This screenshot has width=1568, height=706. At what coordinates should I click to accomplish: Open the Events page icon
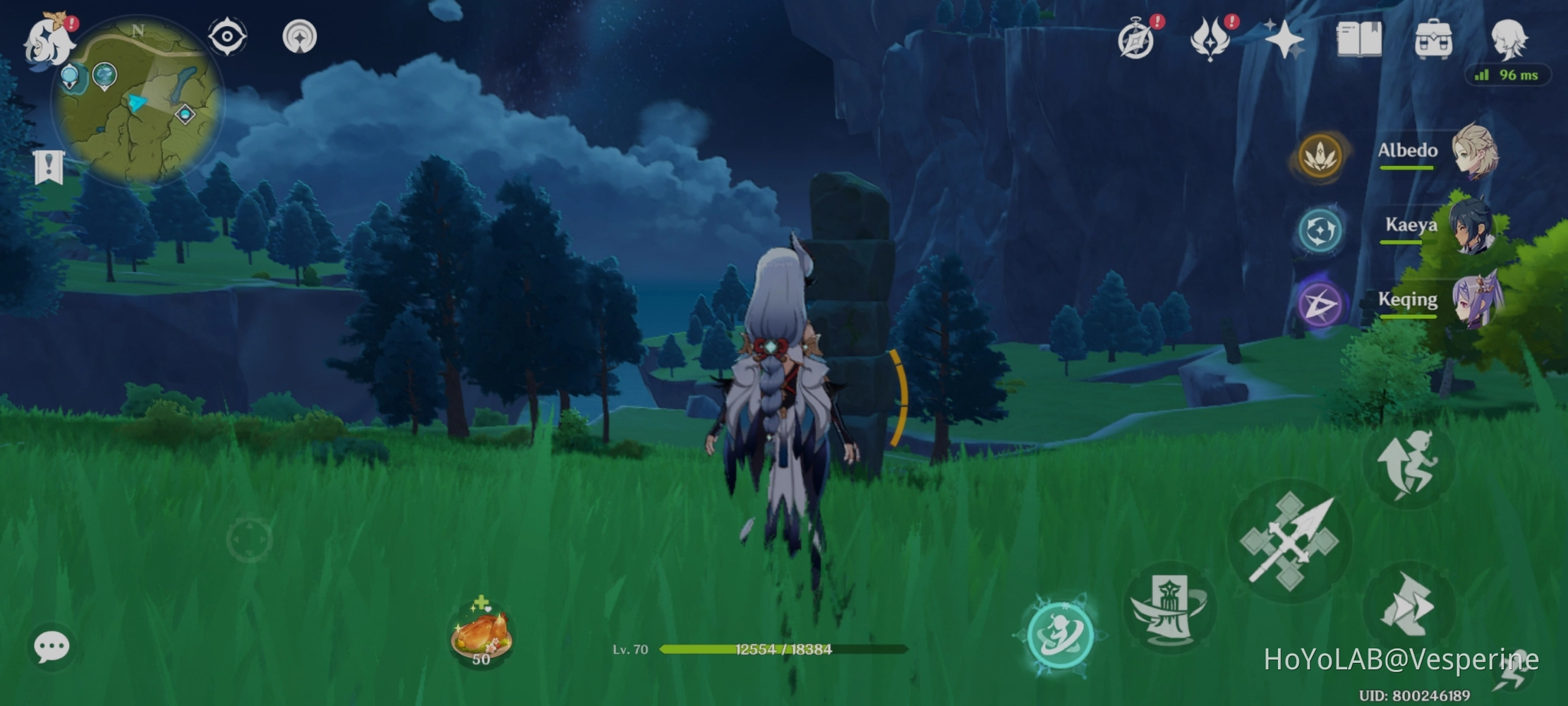tap(1135, 40)
